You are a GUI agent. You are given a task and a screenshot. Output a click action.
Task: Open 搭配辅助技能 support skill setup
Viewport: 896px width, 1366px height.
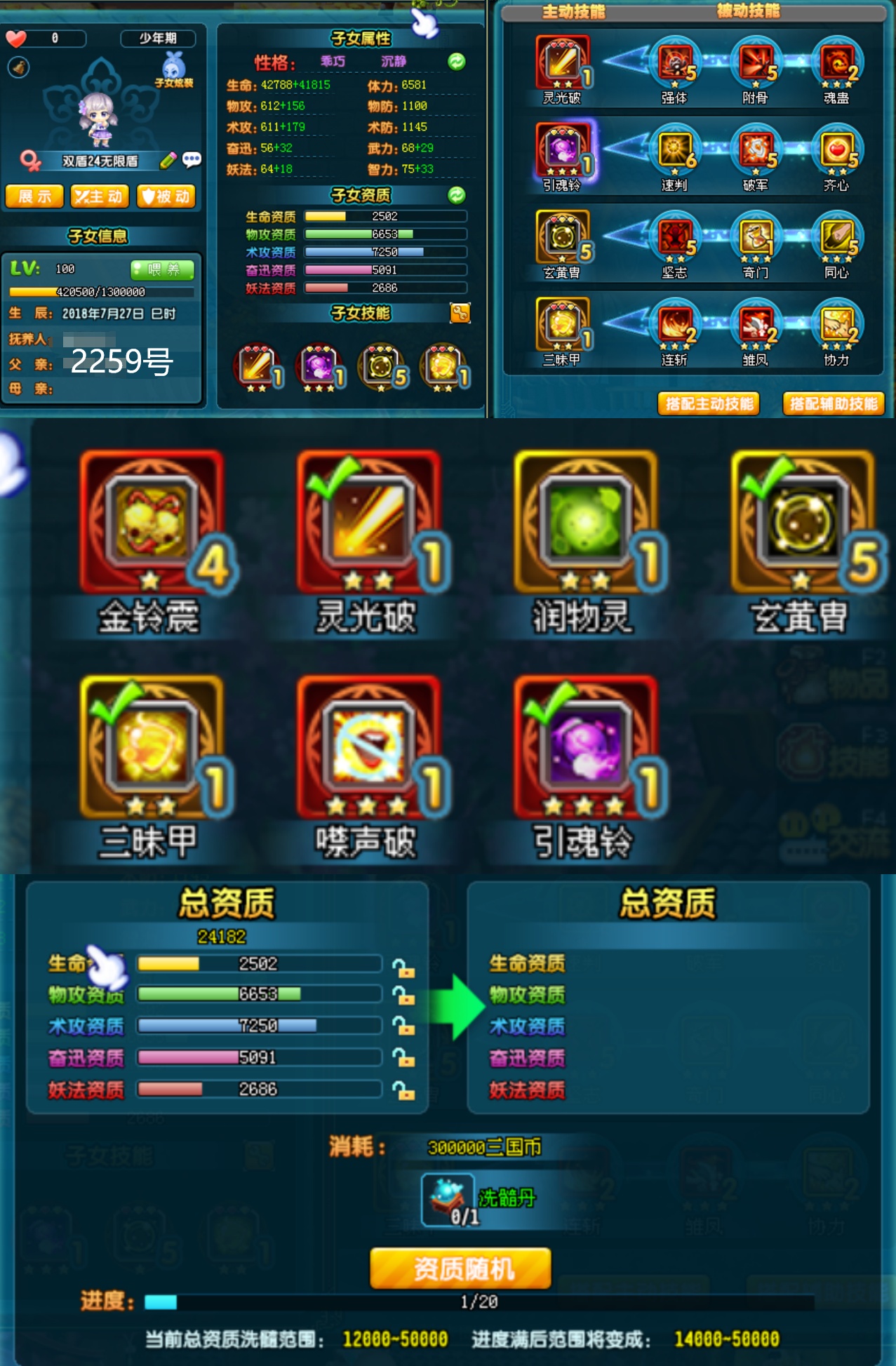[x=833, y=403]
